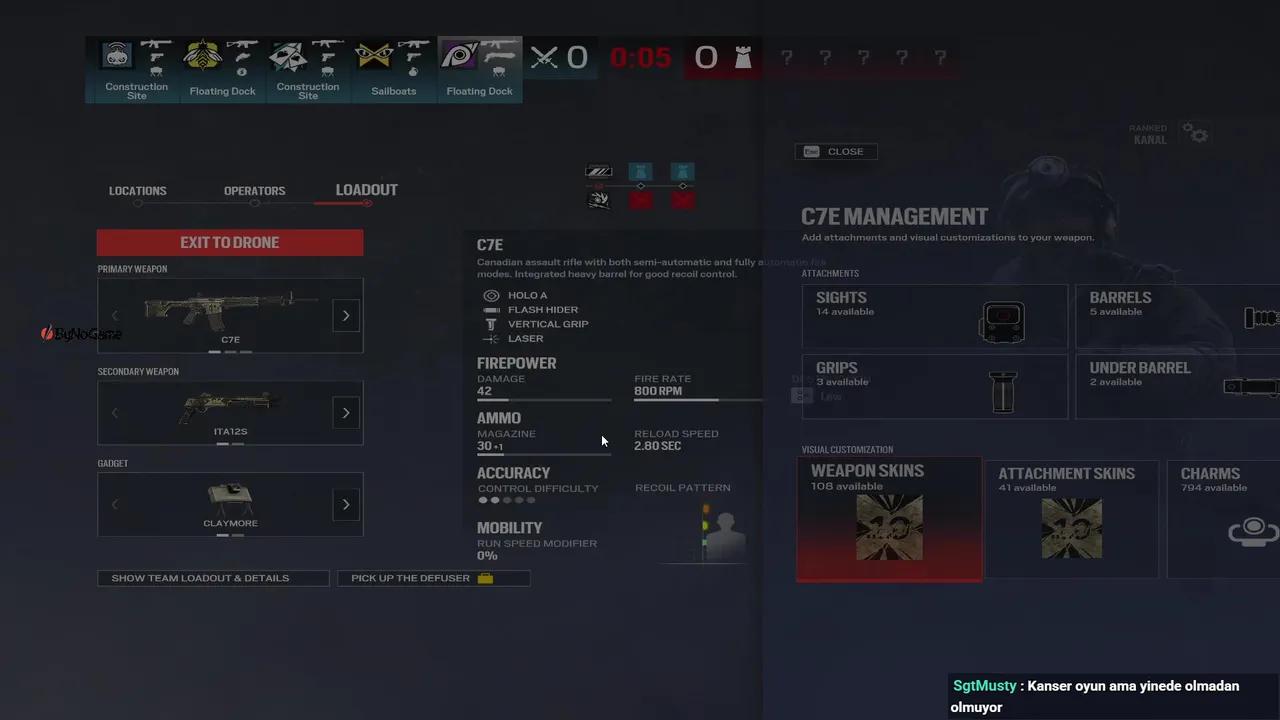This screenshot has width=1280, height=720.
Task: Click the Flash Hider attachment icon
Action: click(491, 310)
